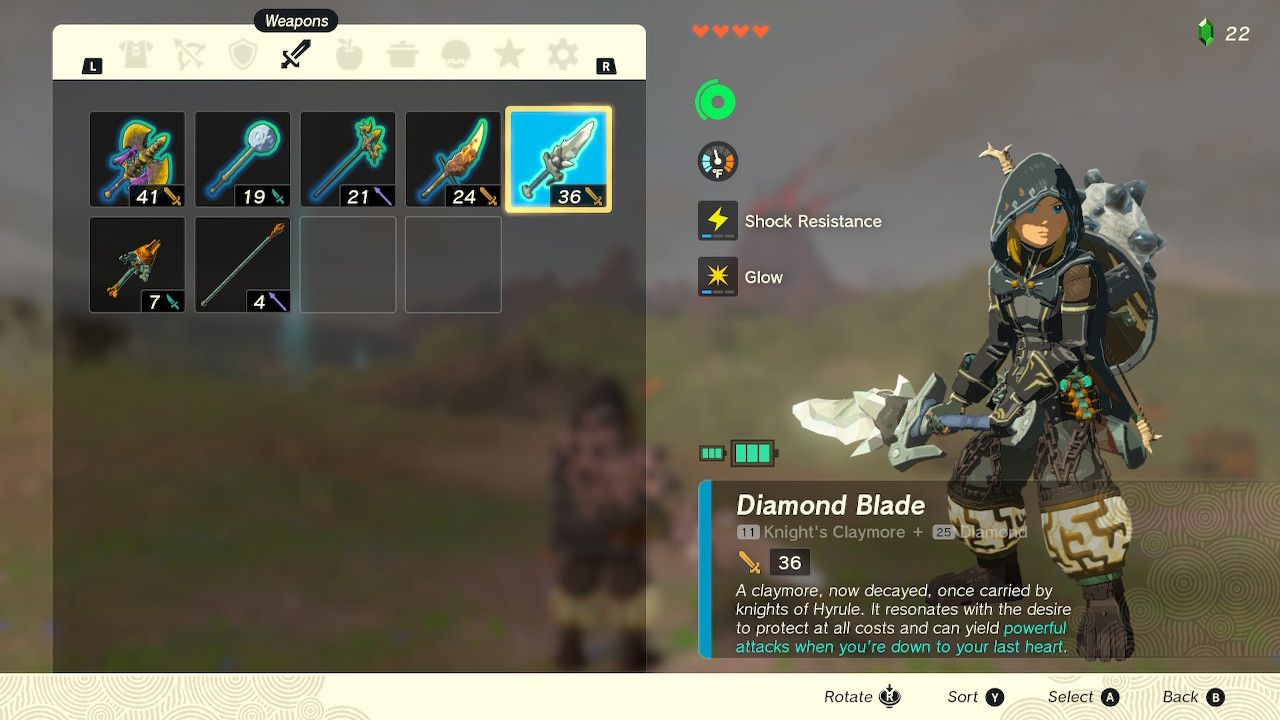
Task: Choose the white orb rod with 19 attack
Action: pyautogui.click(x=242, y=159)
